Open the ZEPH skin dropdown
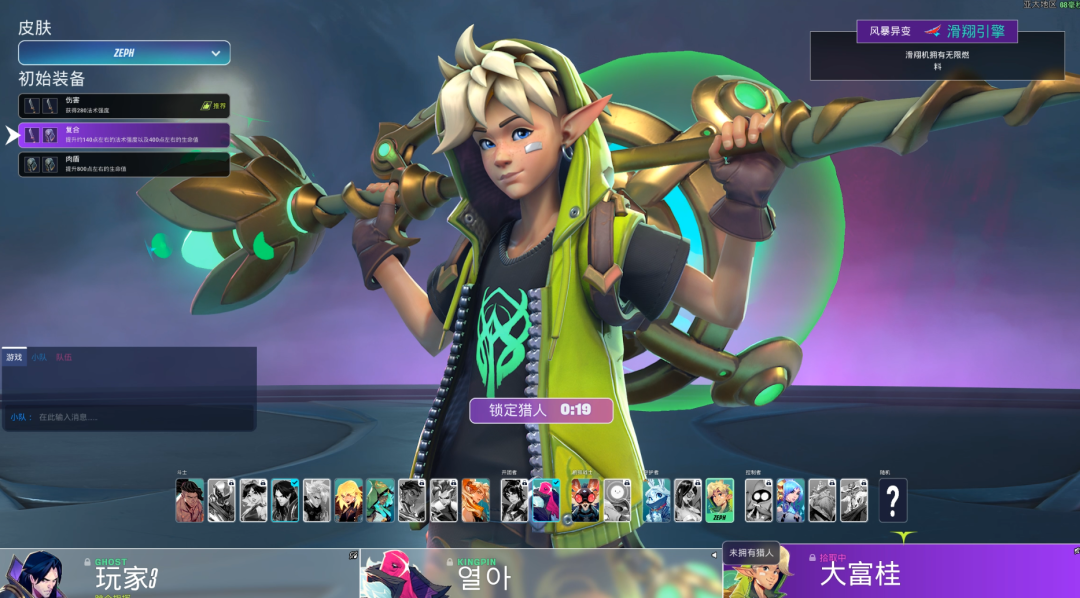 tap(124, 53)
